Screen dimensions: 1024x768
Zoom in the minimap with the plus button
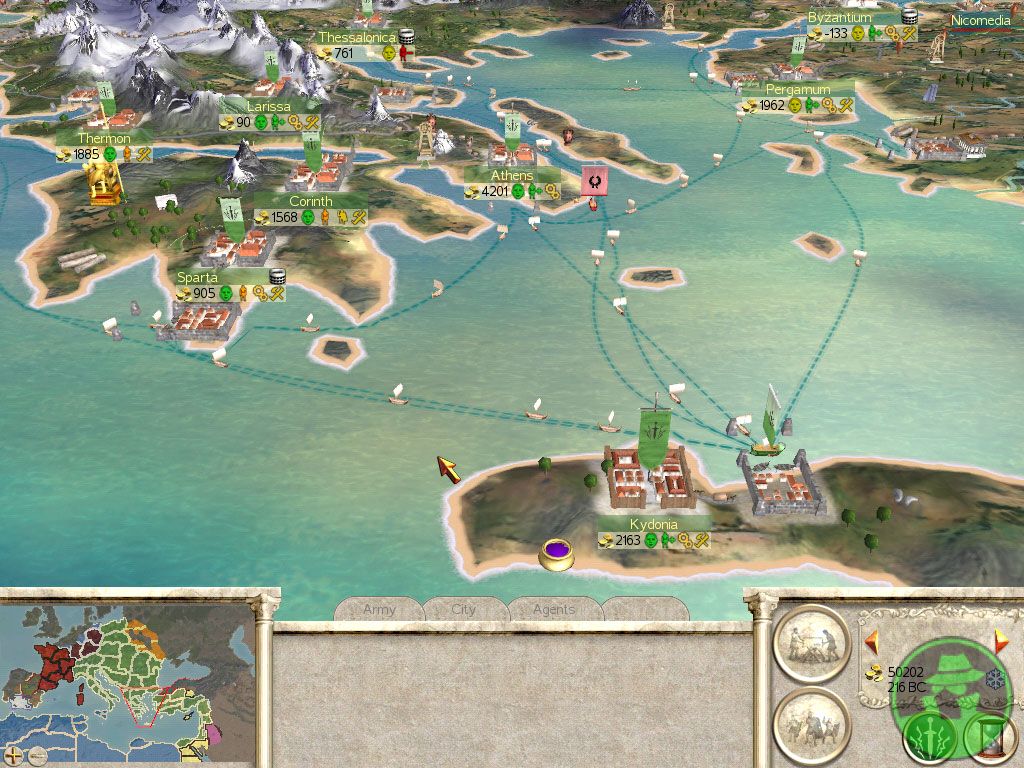click(x=13, y=755)
